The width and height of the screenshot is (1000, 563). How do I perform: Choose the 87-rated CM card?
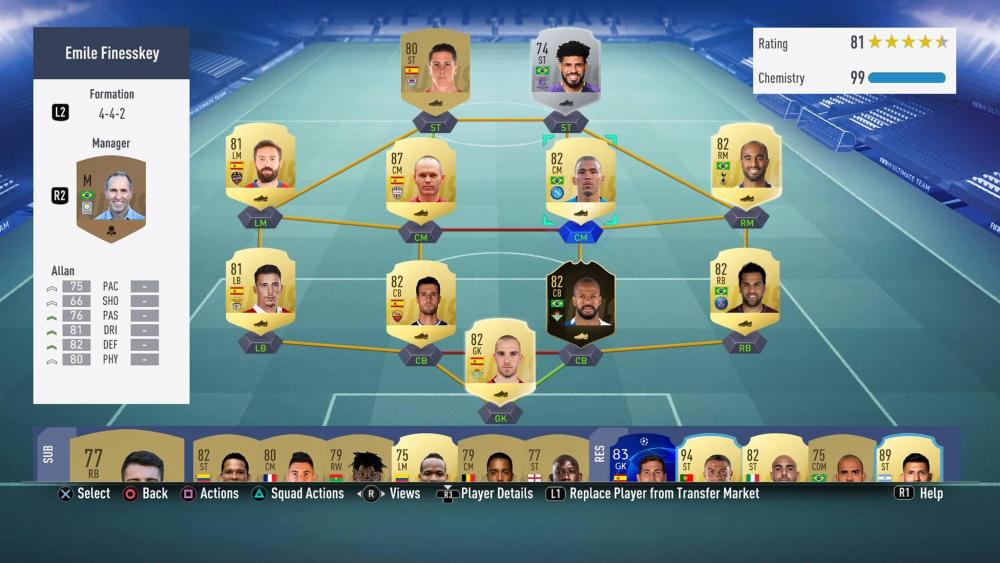tap(421, 179)
